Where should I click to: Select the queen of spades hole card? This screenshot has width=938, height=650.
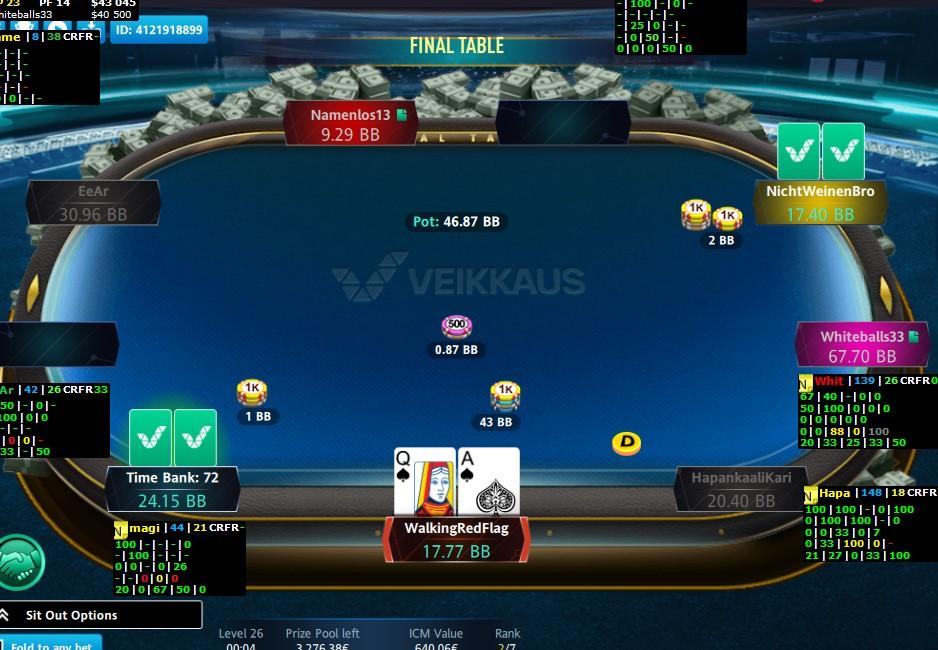[424, 483]
